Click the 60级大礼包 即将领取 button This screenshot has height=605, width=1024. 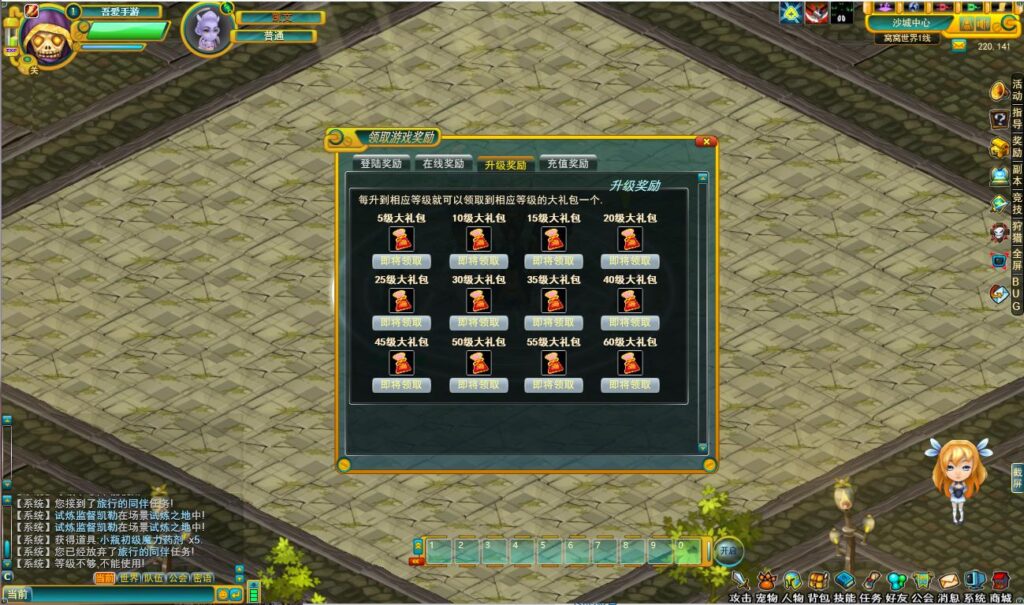[x=629, y=385]
